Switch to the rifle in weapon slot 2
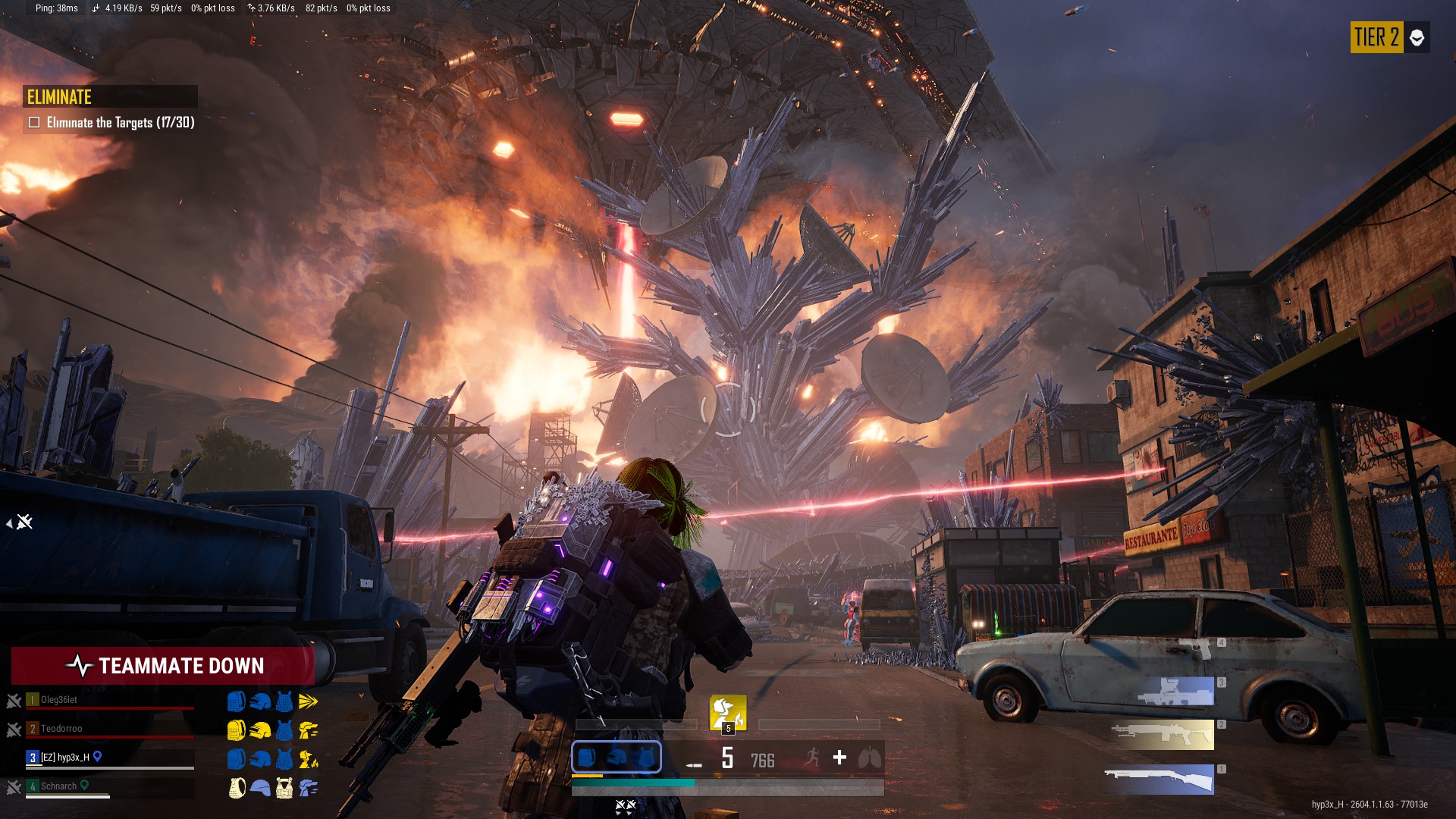This screenshot has height=819, width=1456. click(1162, 734)
